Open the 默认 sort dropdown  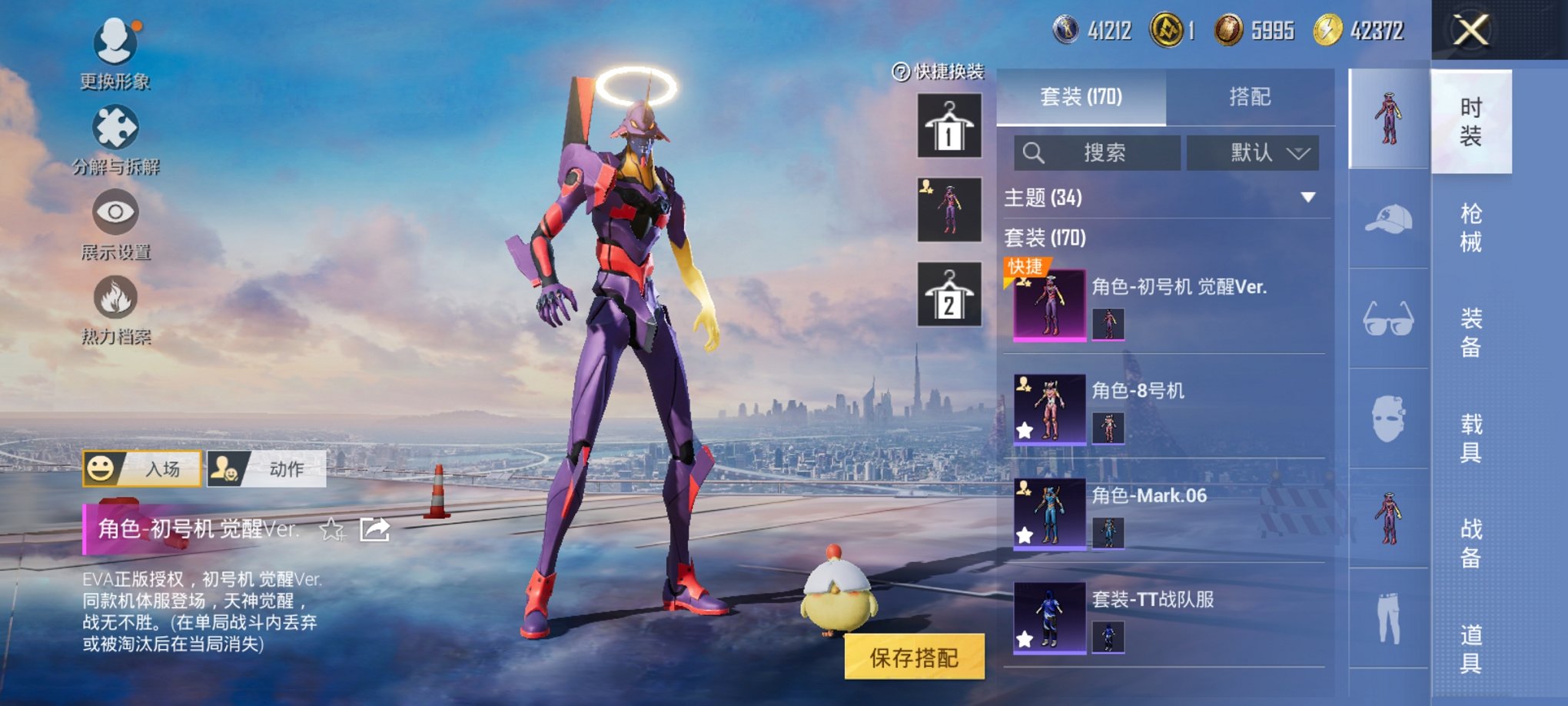coord(1253,152)
